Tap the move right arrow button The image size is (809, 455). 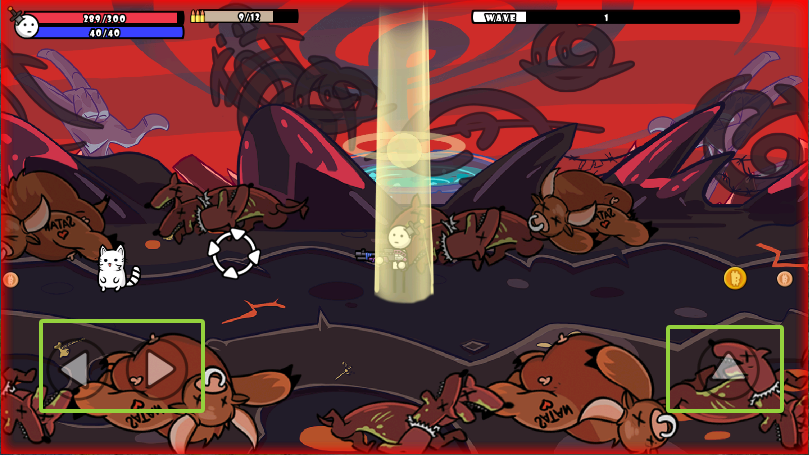pyautogui.click(x=158, y=369)
